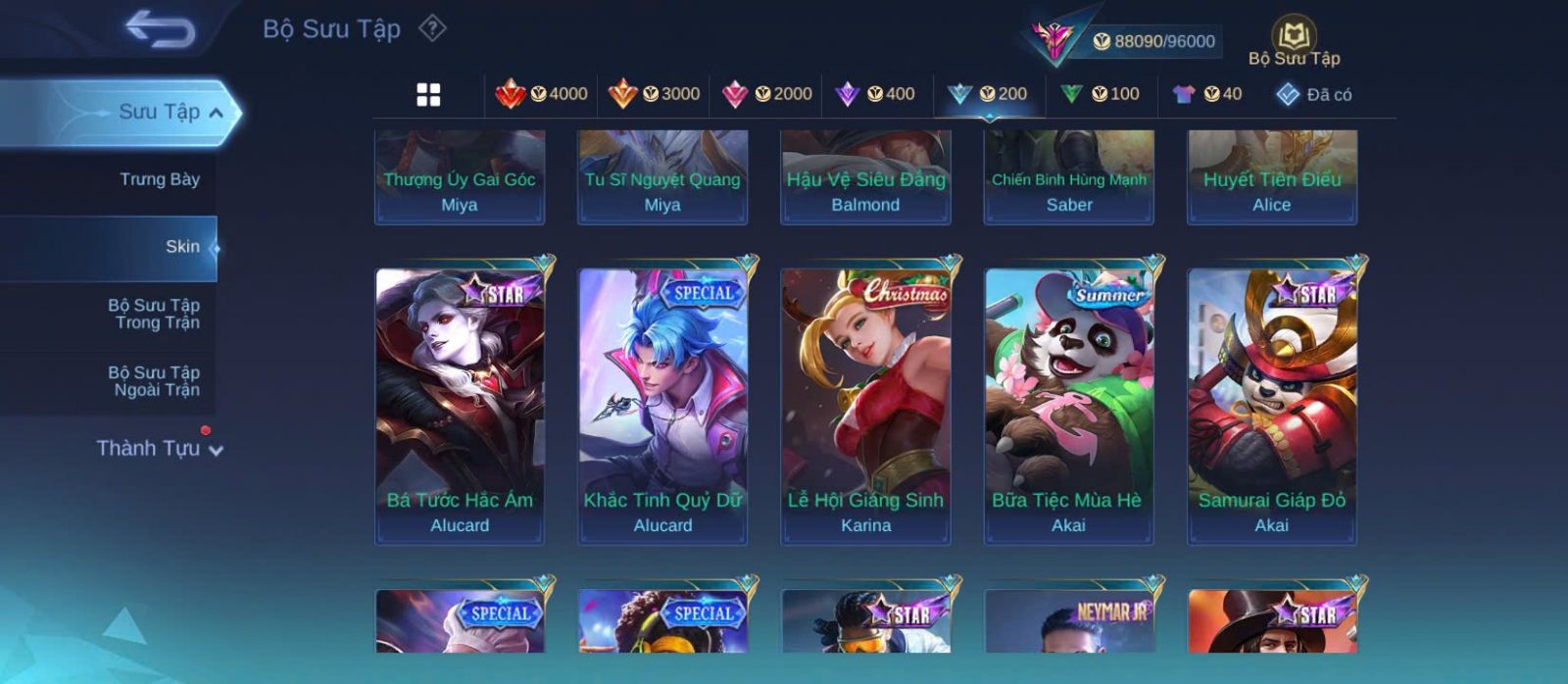The width and height of the screenshot is (1568, 684).
Task: Open the collection help question mark
Action: pos(432,28)
